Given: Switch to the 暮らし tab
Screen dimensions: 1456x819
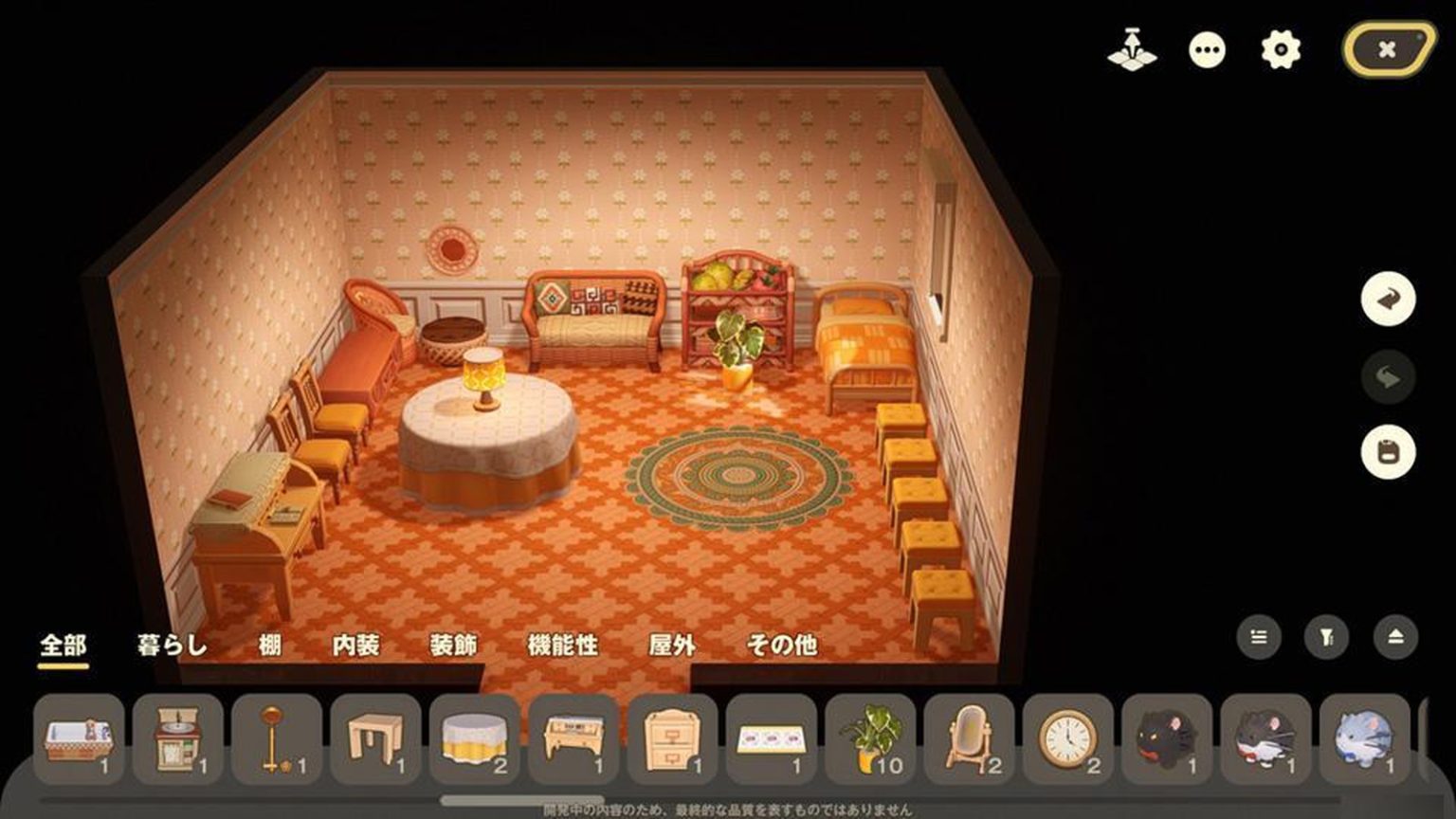Looking at the screenshot, I should tap(172, 646).
